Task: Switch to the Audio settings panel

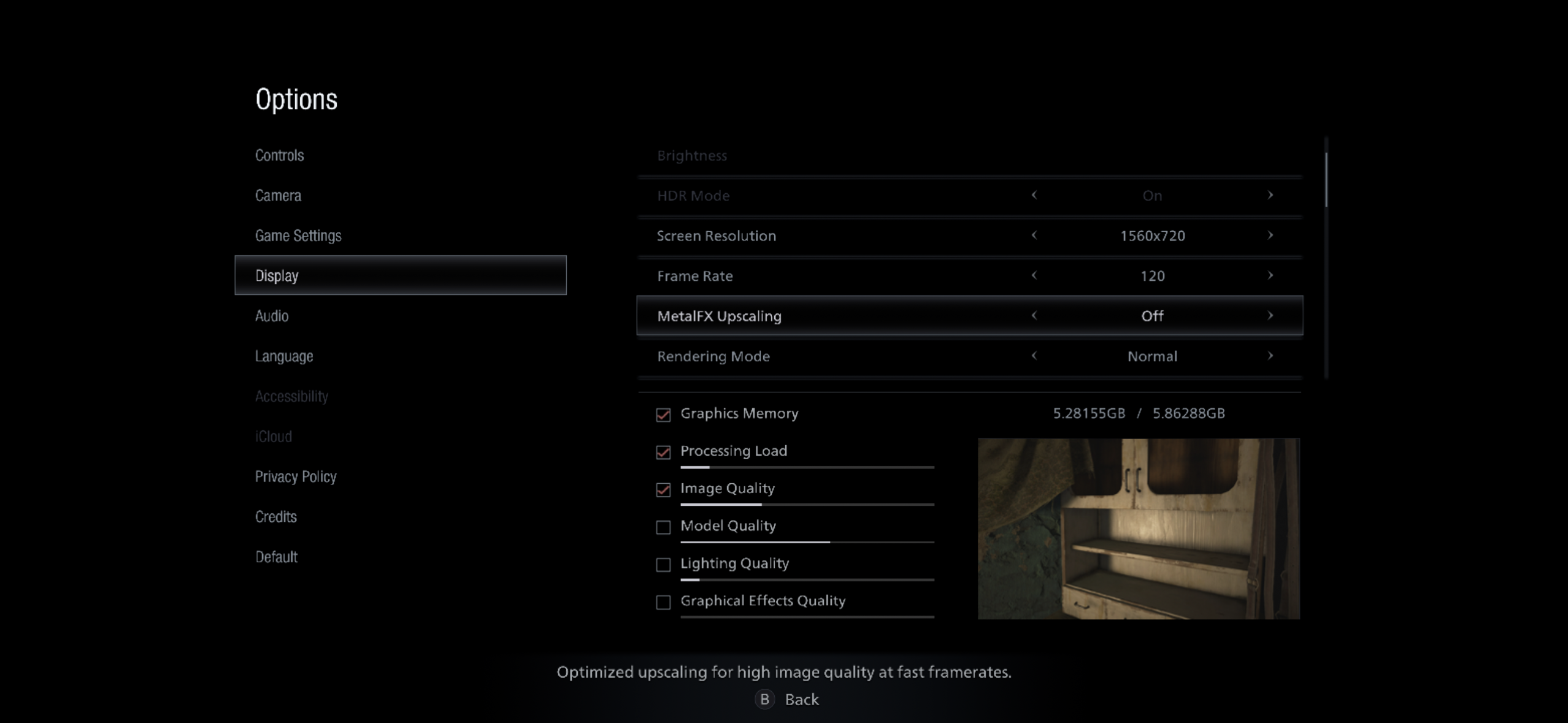Action: point(272,316)
